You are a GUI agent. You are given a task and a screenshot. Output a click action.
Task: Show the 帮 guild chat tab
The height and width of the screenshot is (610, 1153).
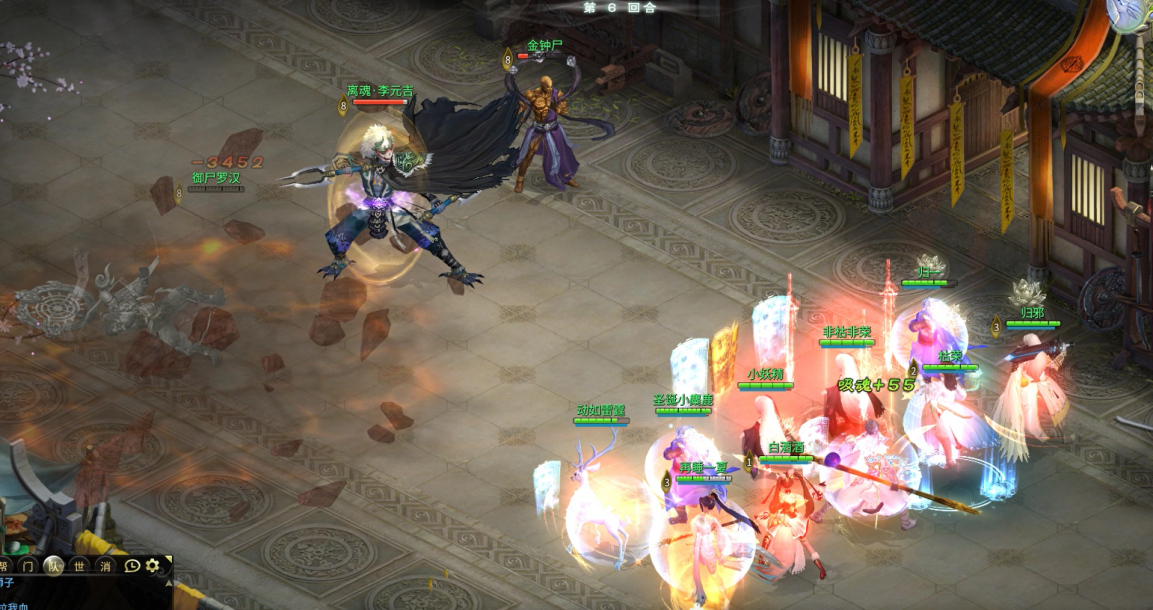pyautogui.click(x=4, y=566)
